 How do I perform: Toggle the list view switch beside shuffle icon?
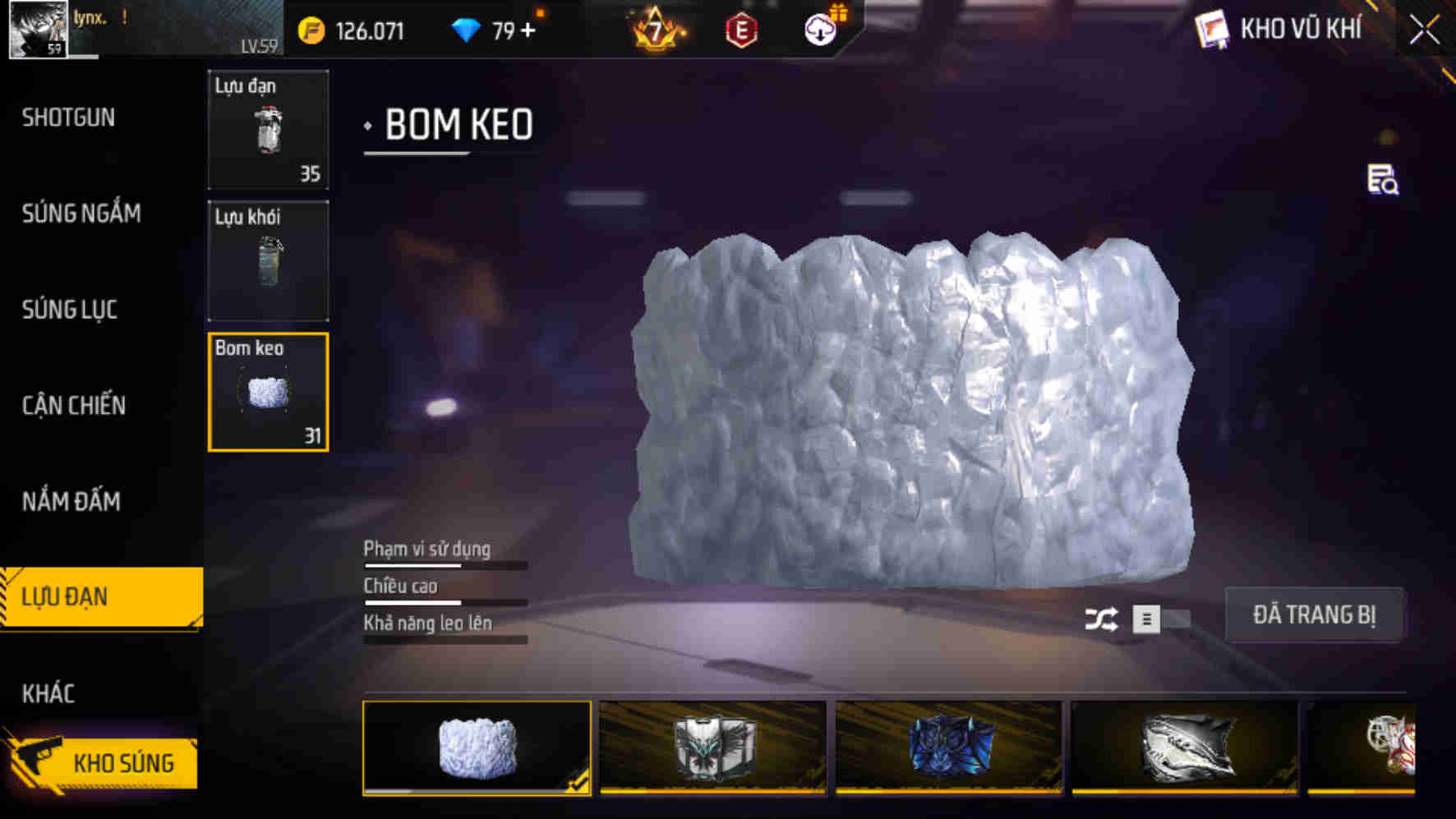point(1147,620)
